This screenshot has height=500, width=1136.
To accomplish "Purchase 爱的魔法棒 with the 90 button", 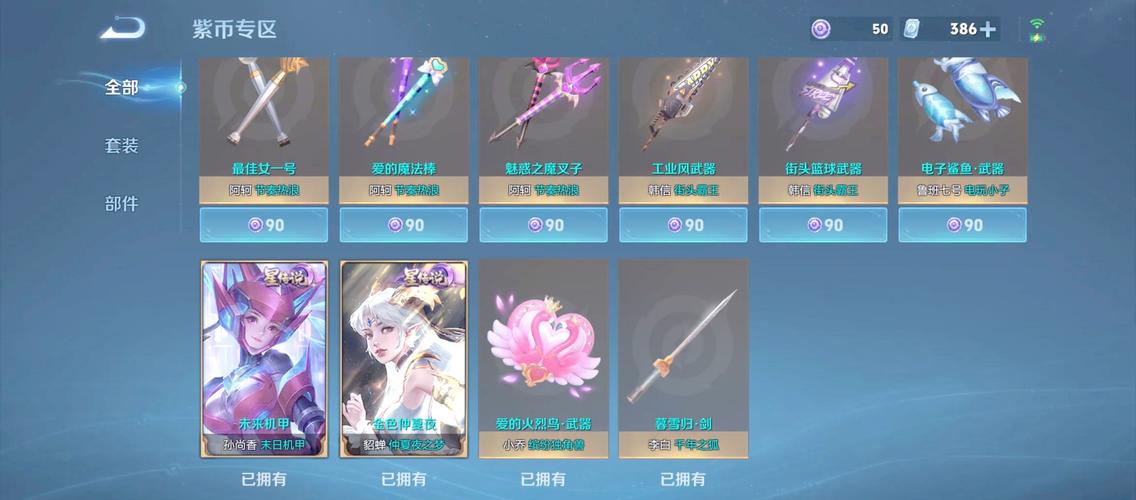I will pyautogui.click(x=404, y=225).
